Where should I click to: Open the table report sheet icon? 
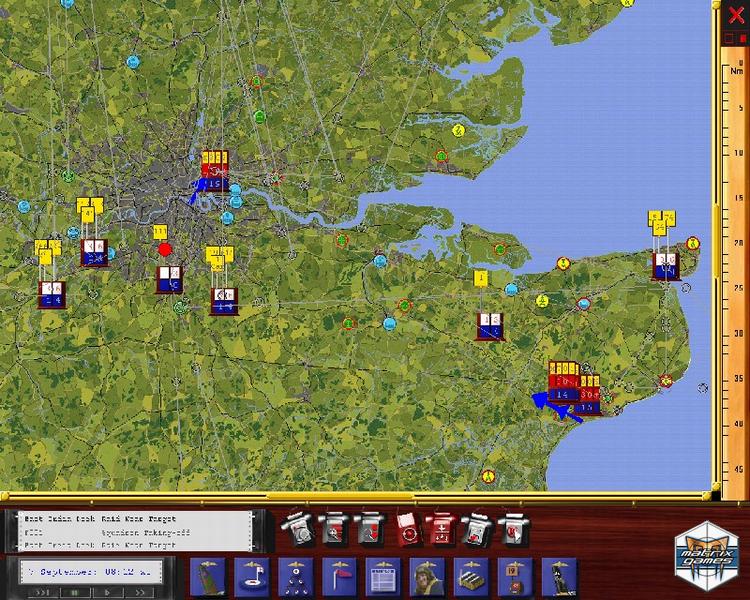383,577
